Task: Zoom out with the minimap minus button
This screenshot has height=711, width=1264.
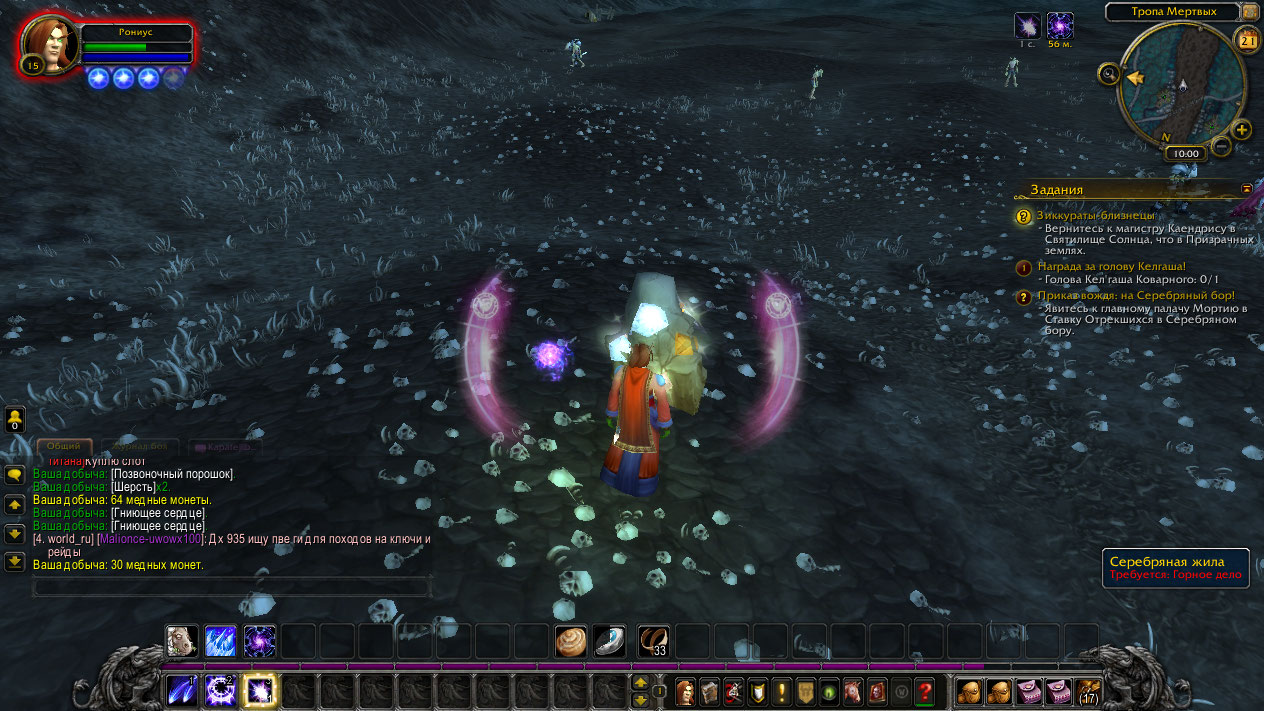Action: 1221,146
